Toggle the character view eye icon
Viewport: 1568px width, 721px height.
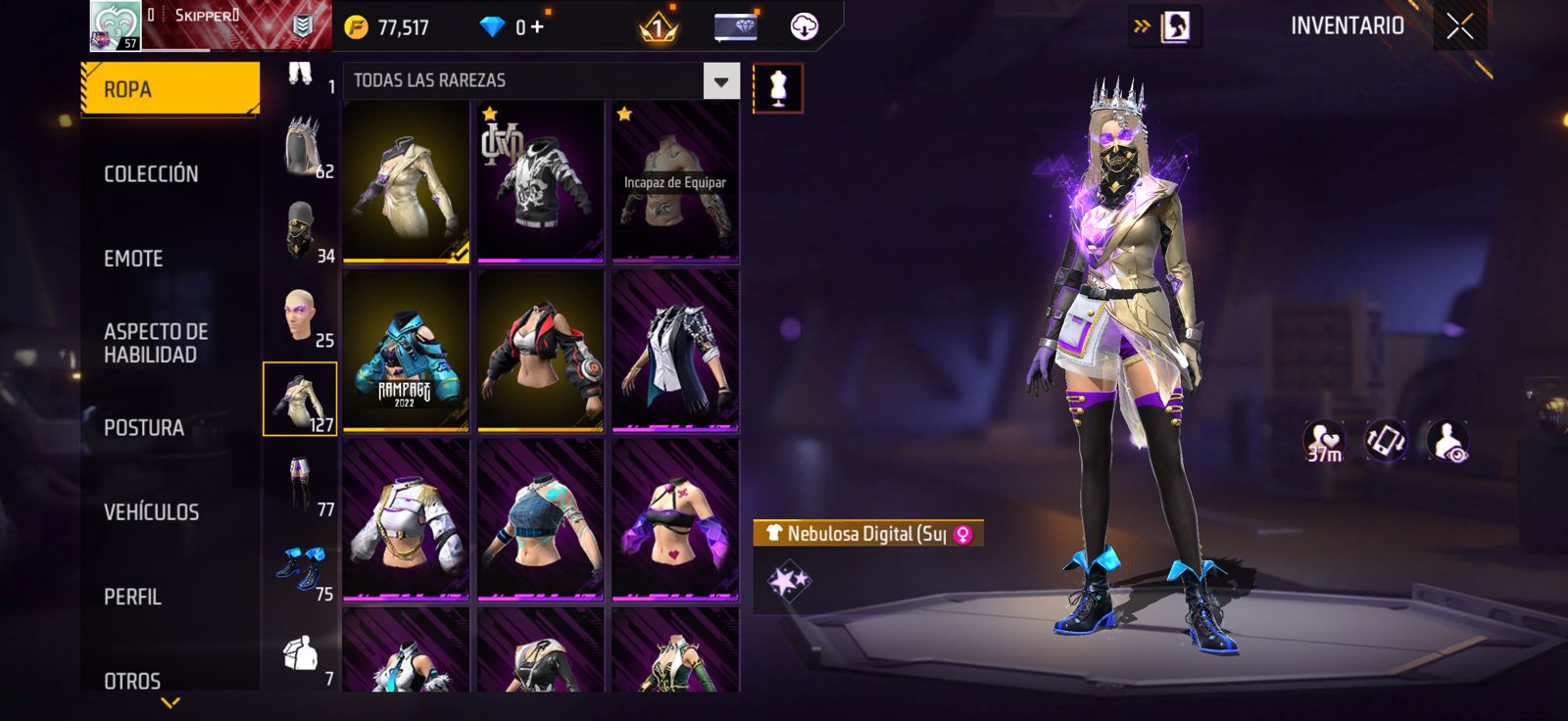click(x=1447, y=442)
